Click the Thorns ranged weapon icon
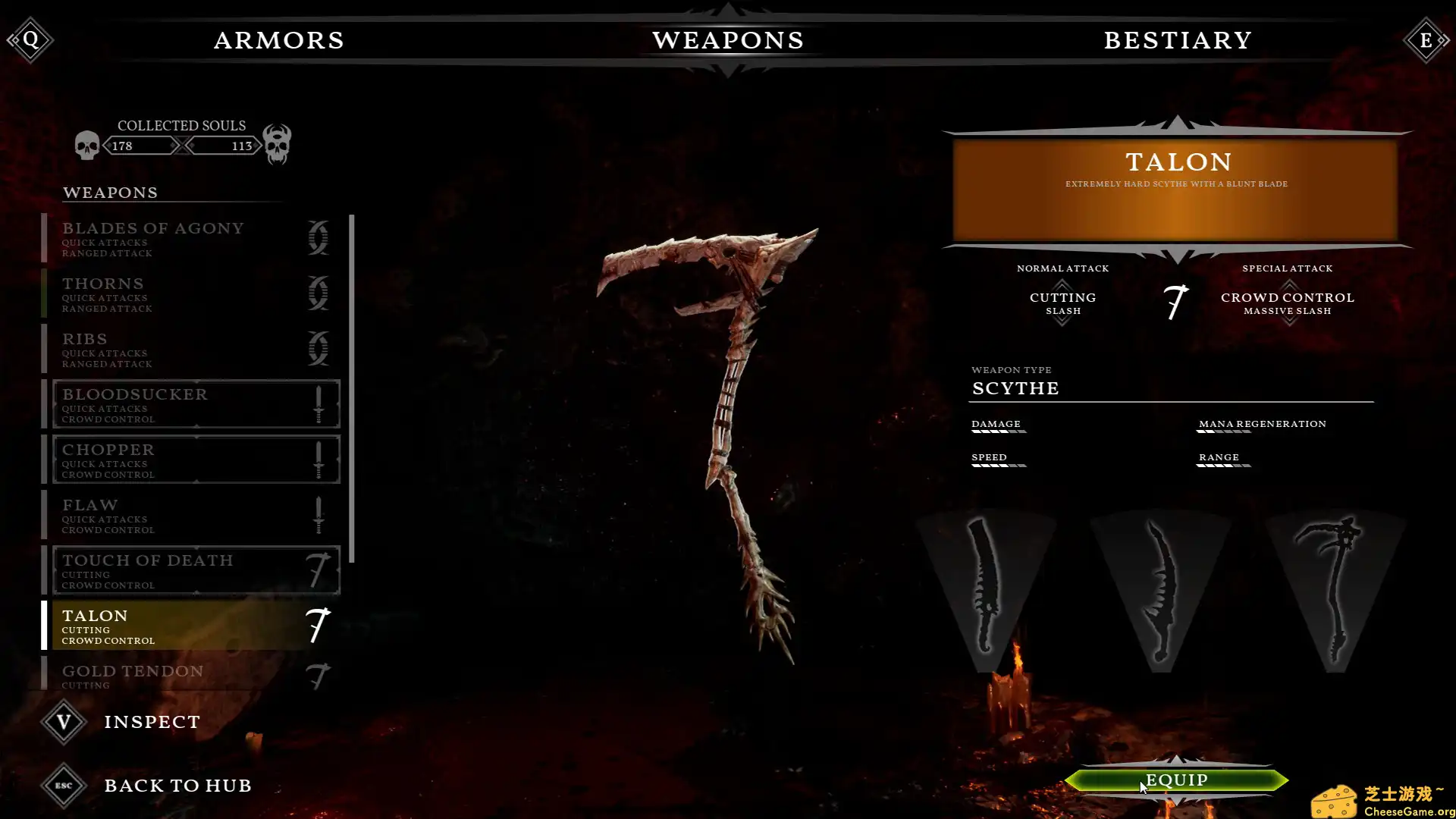The image size is (1456, 819). tap(318, 293)
